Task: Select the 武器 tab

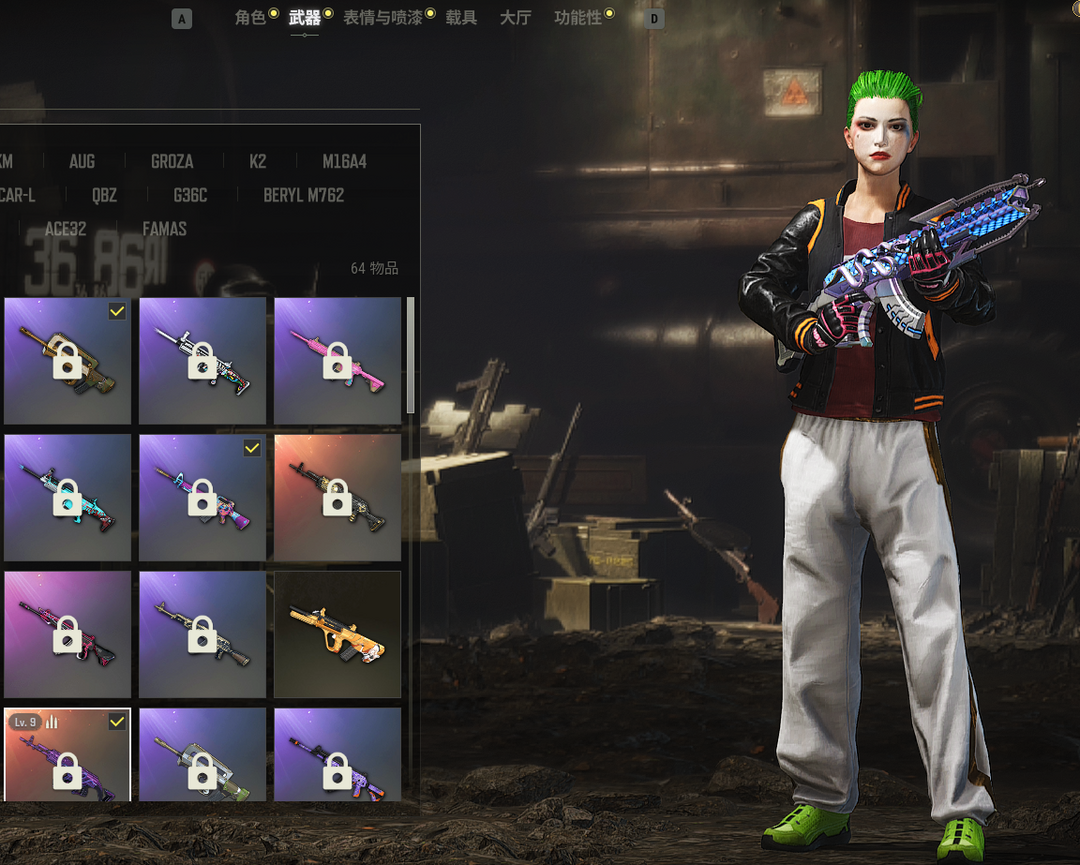Action: pyautogui.click(x=304, y=18)
